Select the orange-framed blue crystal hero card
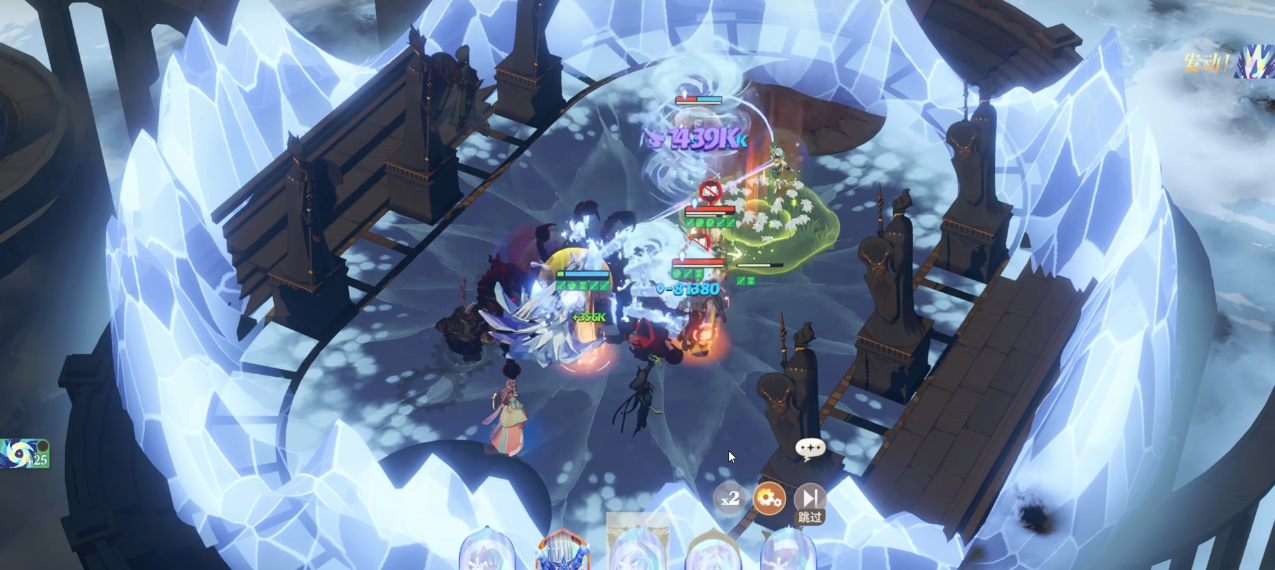Screen dimensions: 1275x570 (562, 550)
